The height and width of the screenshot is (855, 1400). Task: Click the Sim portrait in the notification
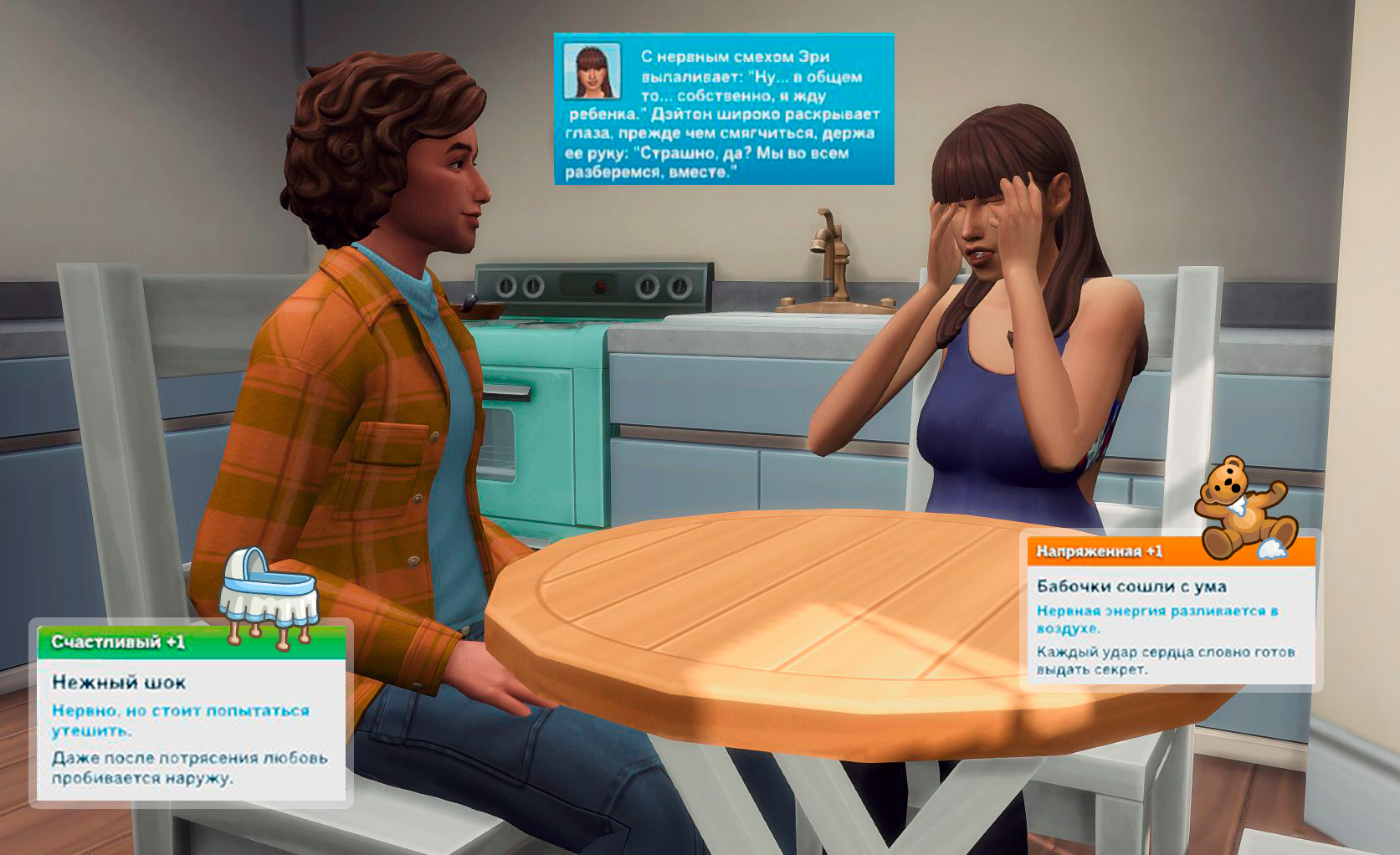pos(592,70)
